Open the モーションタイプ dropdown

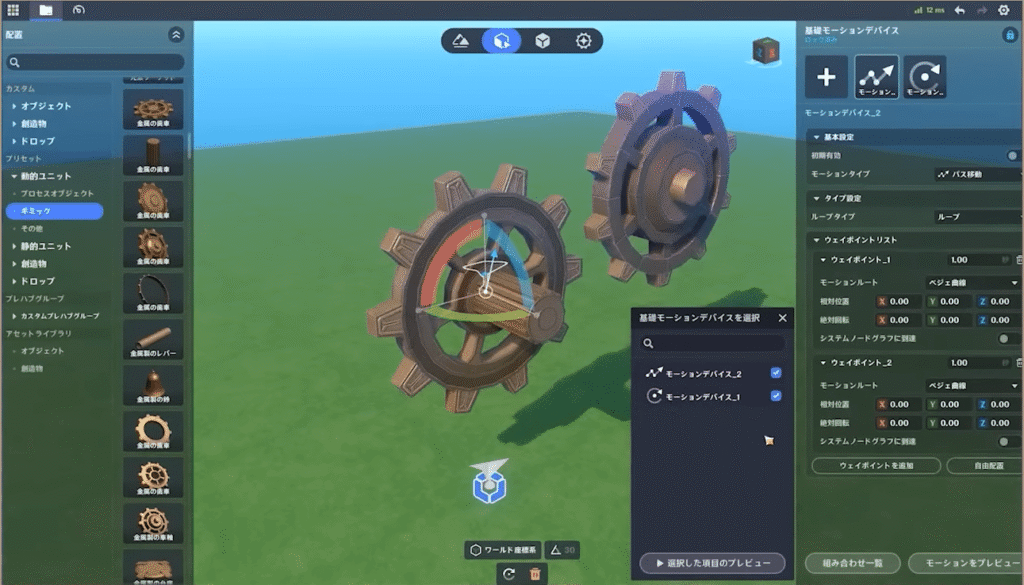tap(976, 174)
